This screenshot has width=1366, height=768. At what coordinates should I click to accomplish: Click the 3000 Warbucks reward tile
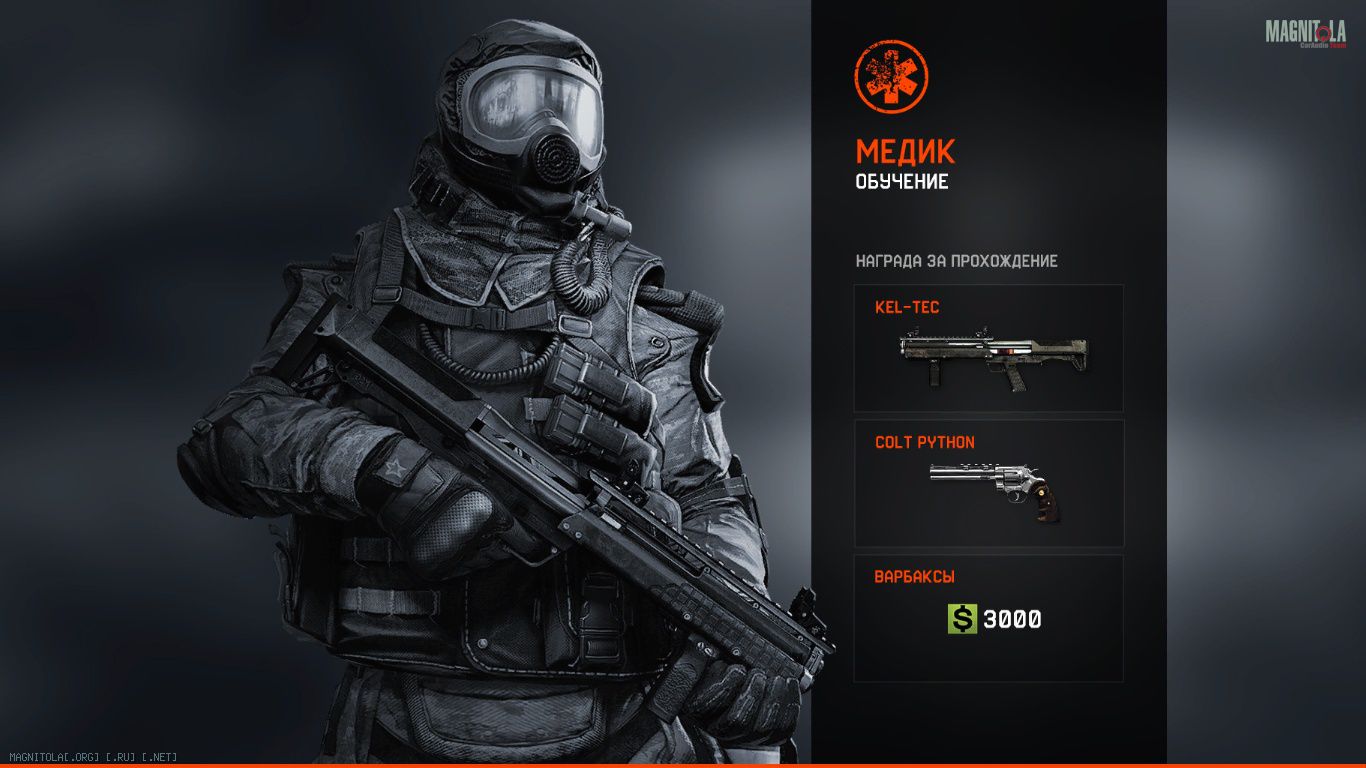988,618
